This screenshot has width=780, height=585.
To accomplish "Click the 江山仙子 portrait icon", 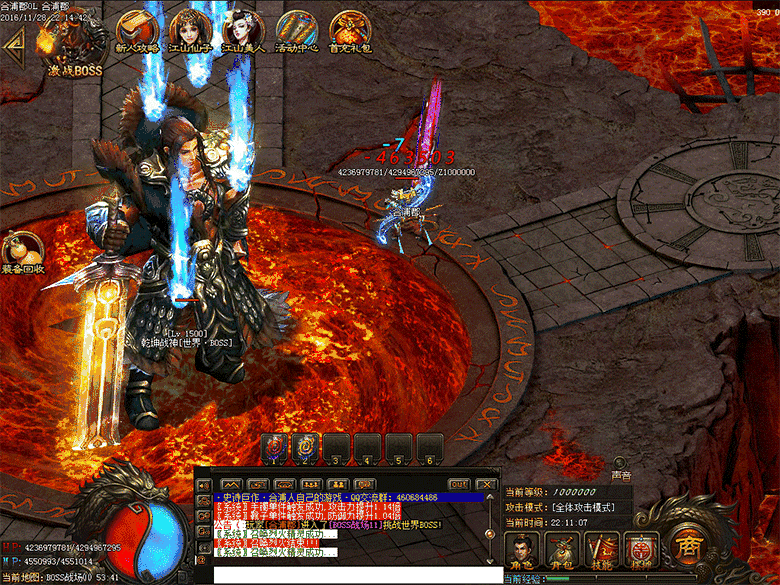I will [189, 32].
